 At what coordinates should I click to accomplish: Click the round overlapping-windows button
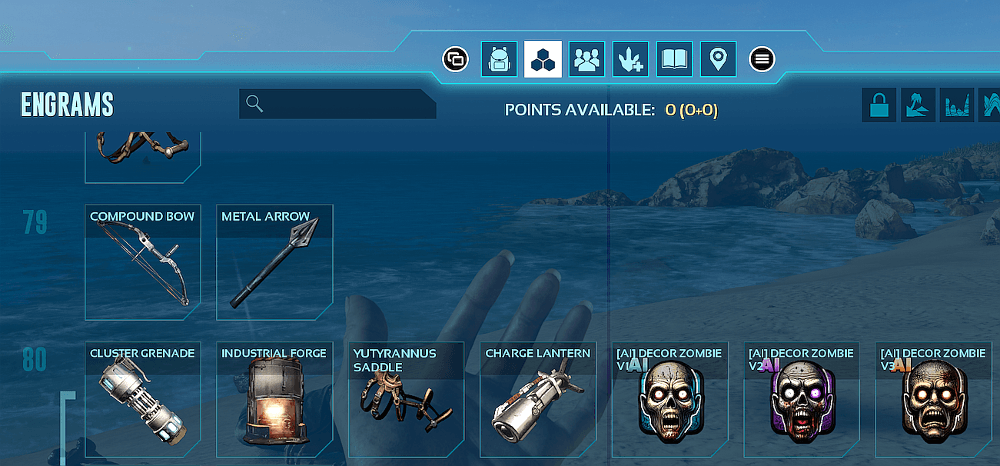tap(456, 59)
